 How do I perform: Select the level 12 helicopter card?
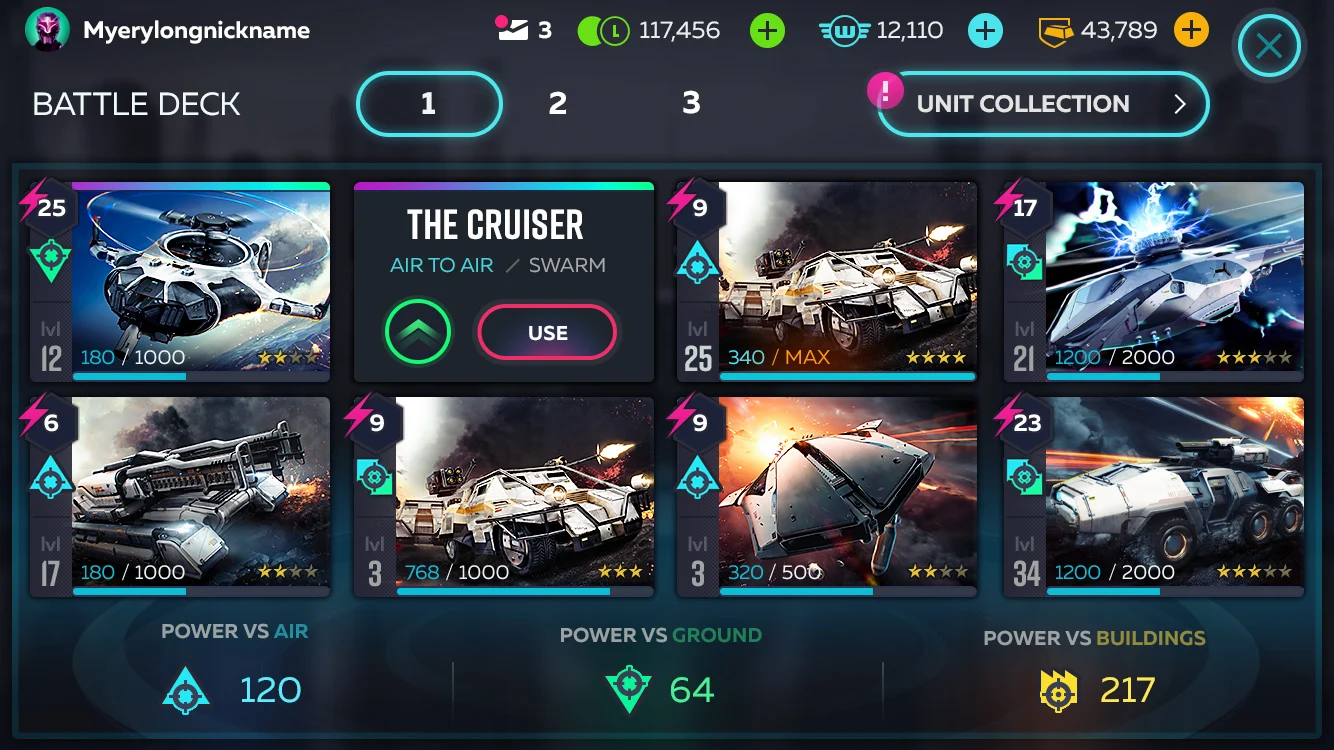point(200,280)
